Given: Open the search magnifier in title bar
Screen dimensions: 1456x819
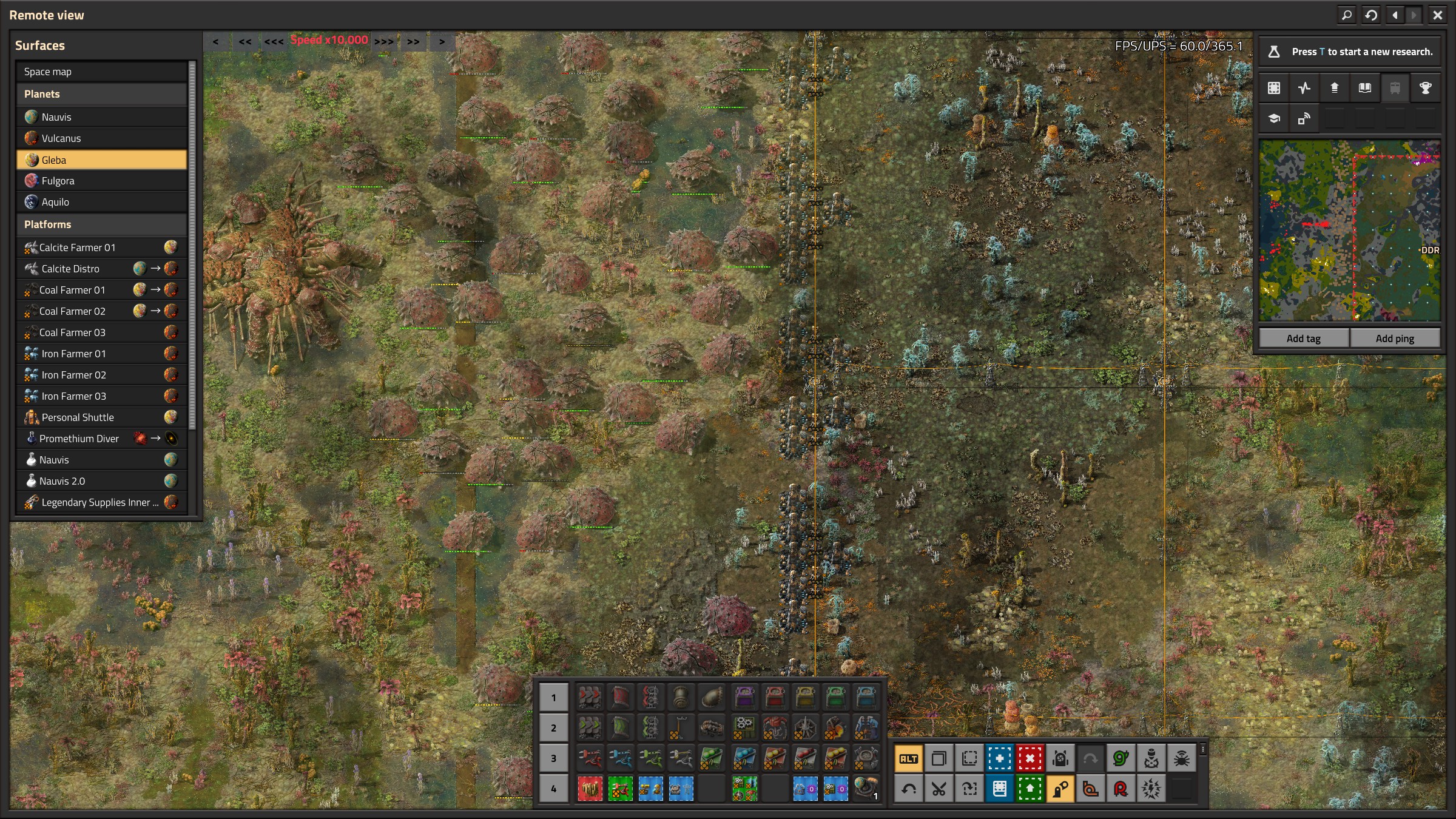Looking at the screenshot, I should (x=1346, y=15).
